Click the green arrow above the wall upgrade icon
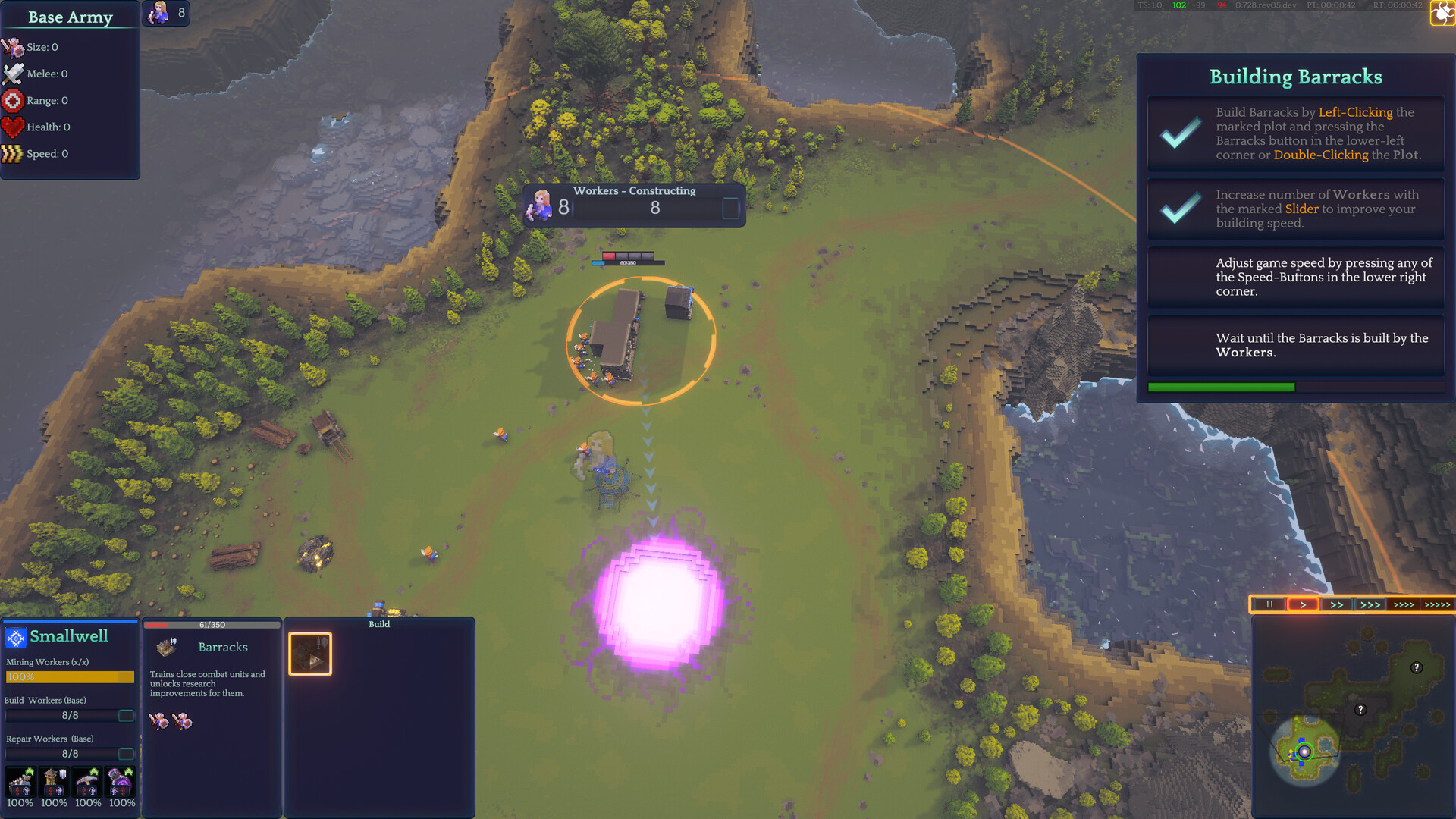 click(29, 770)
